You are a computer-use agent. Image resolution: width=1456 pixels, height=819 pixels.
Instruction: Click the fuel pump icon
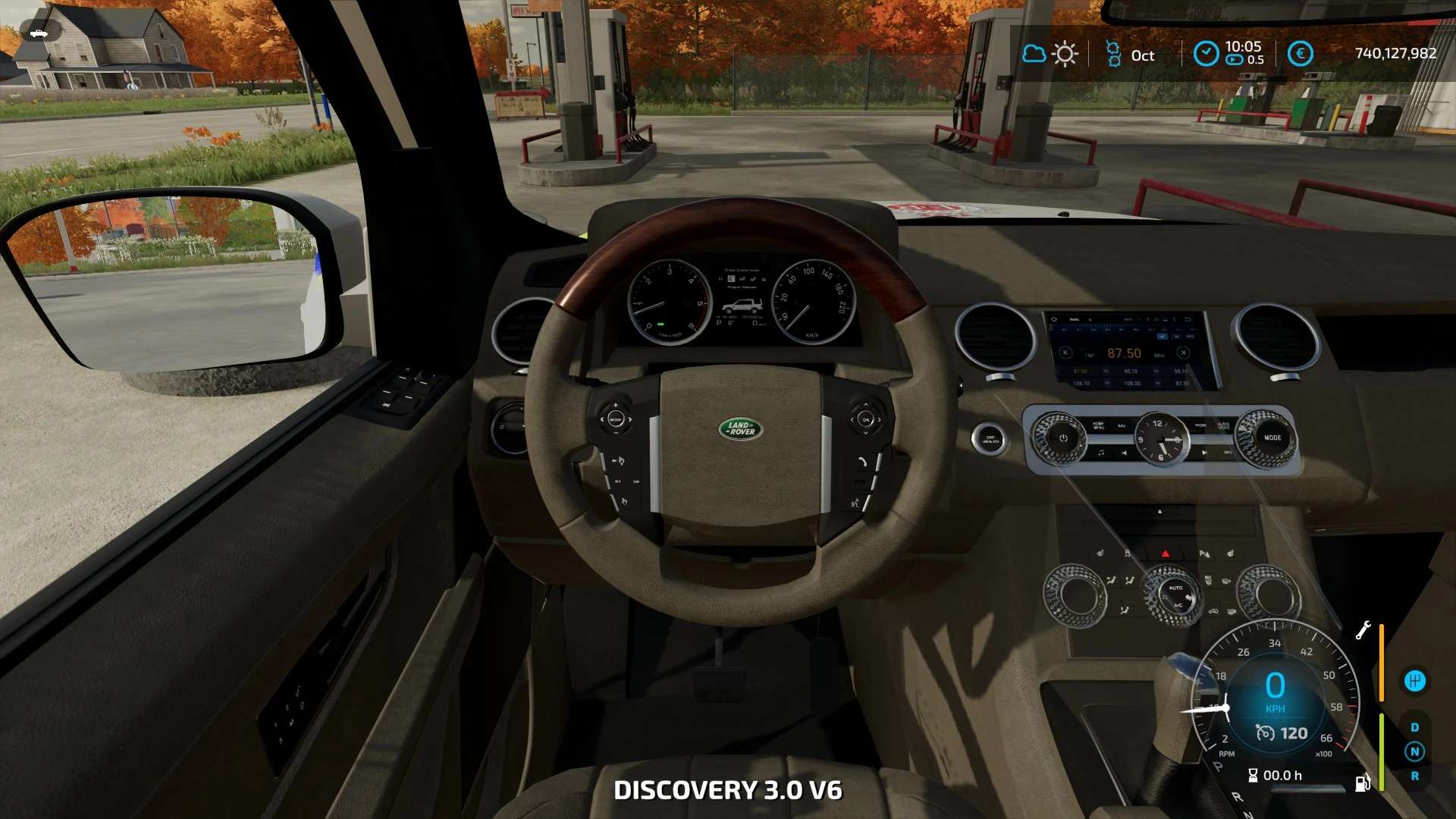(x=1362, y=783)
